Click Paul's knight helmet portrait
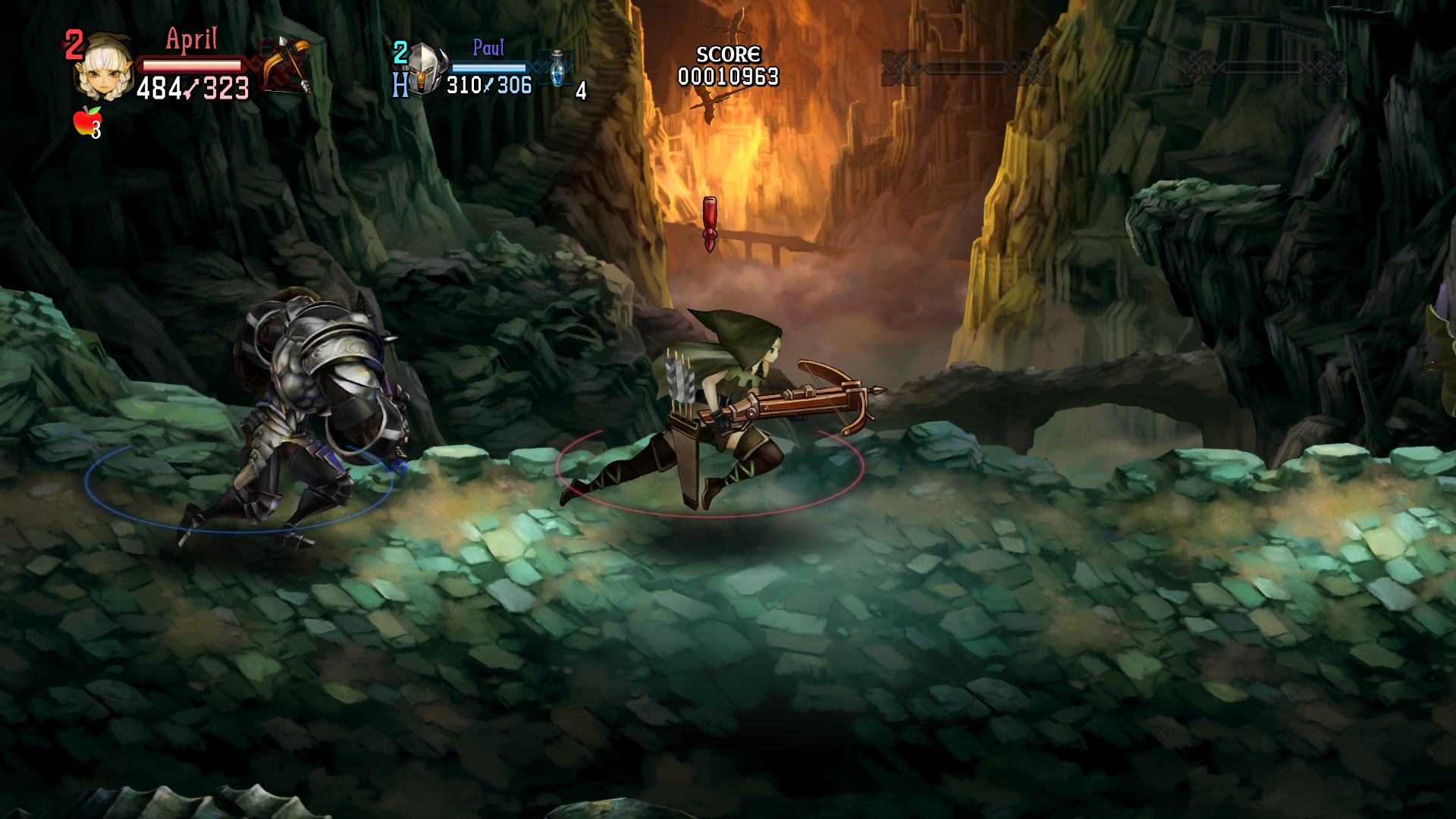Screen dimensions: 1456x819 coord(425,70)
